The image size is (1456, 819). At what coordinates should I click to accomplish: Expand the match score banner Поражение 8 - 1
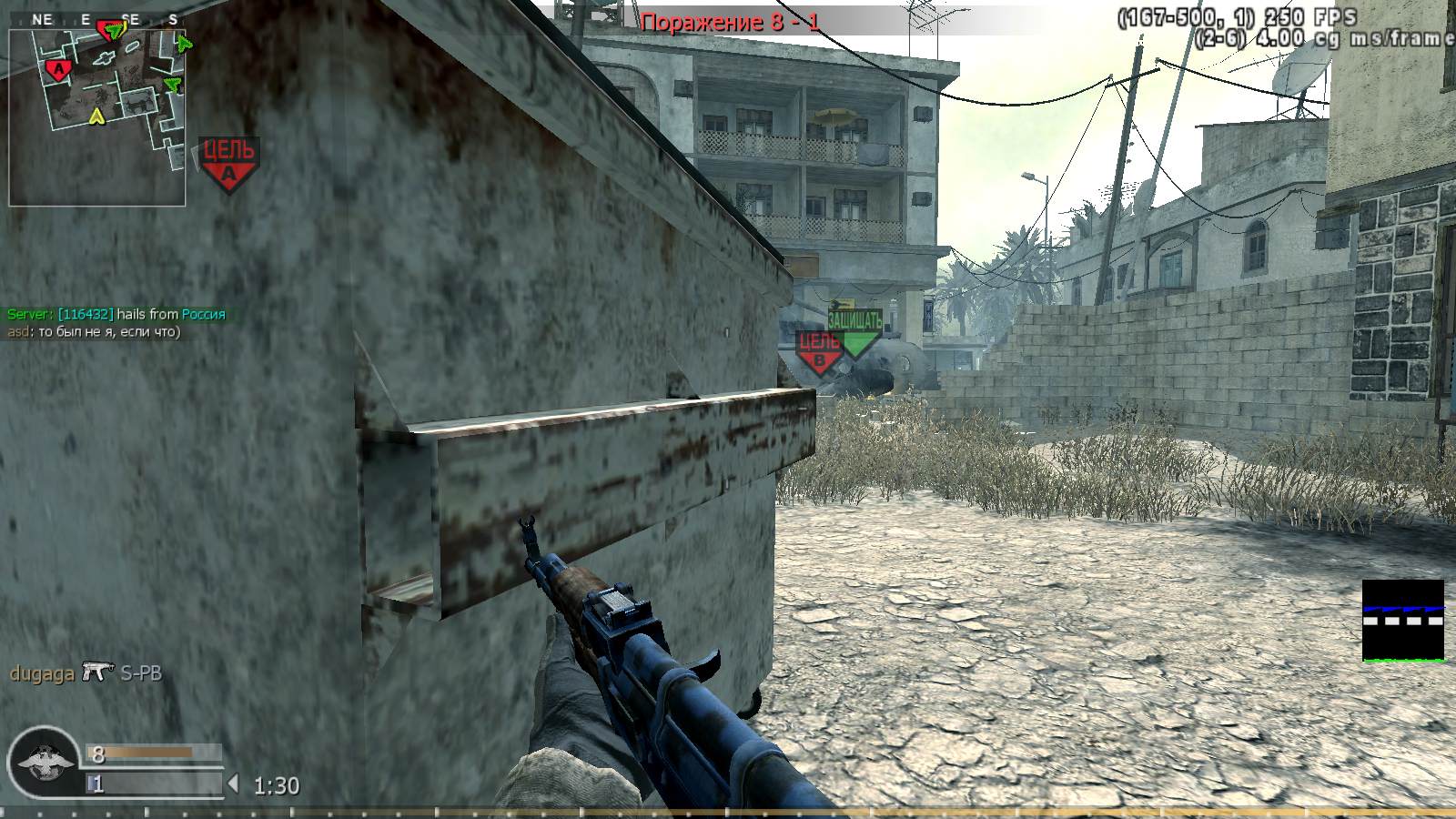(728, 20)
